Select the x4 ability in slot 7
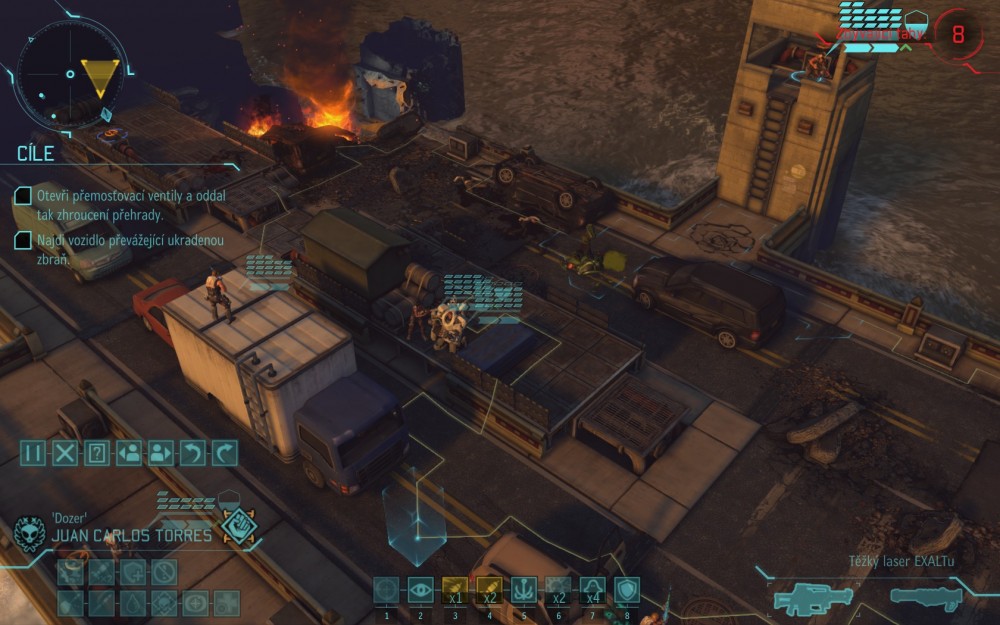This screenshot has height=625, width=1000. (593, 590)
